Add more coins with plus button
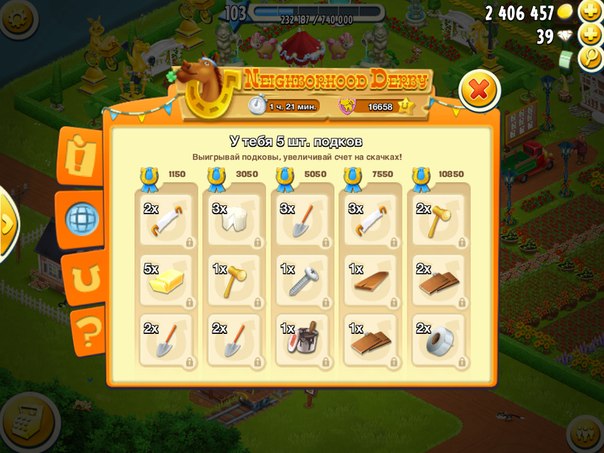Image resolution: width=604 pixels, height=453 pixels. (592, 11)
